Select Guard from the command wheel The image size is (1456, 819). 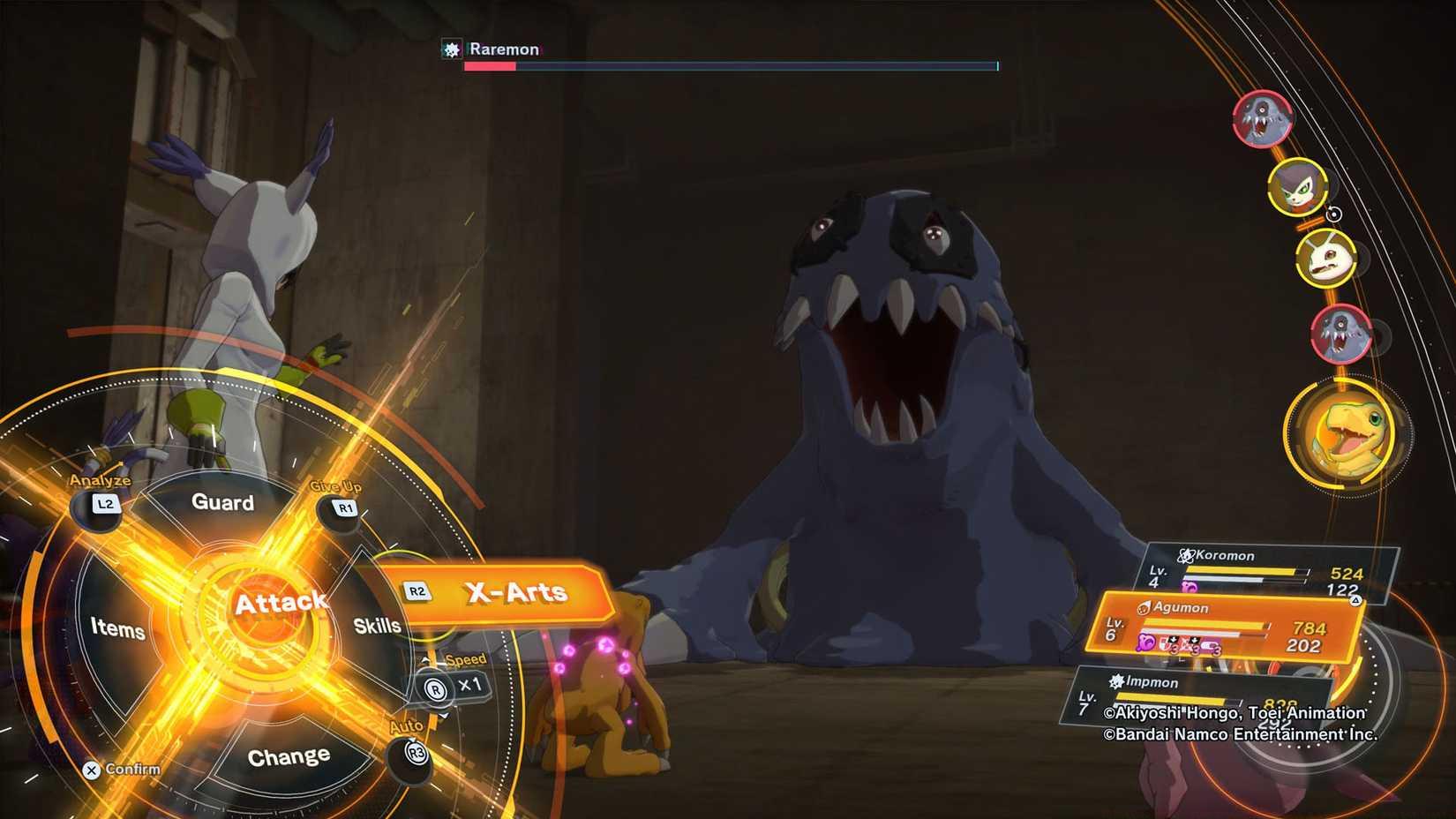221,503
